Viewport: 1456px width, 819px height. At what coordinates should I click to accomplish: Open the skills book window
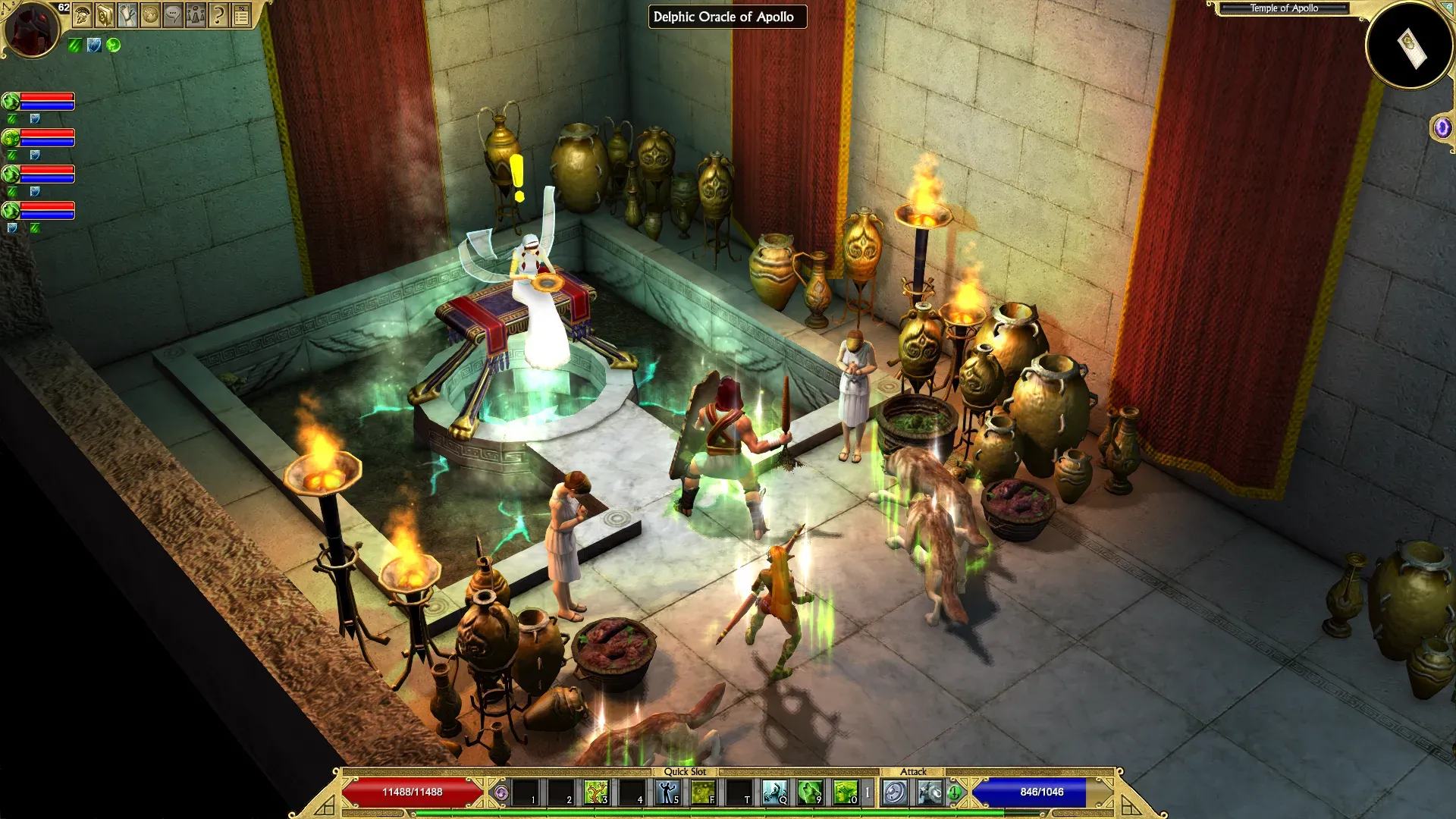click(x=105, y=14)
